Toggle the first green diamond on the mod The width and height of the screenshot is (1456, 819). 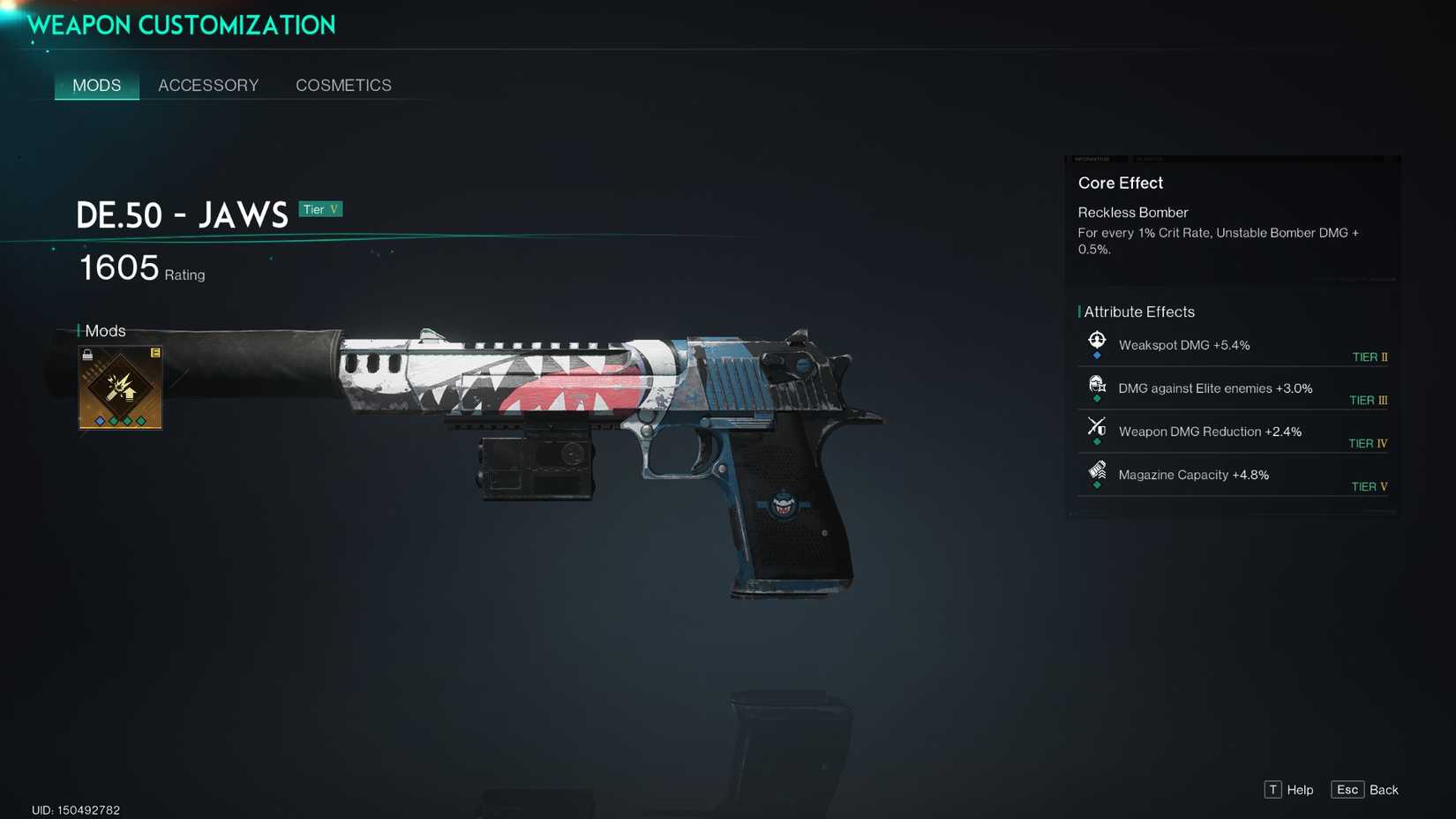114,421
